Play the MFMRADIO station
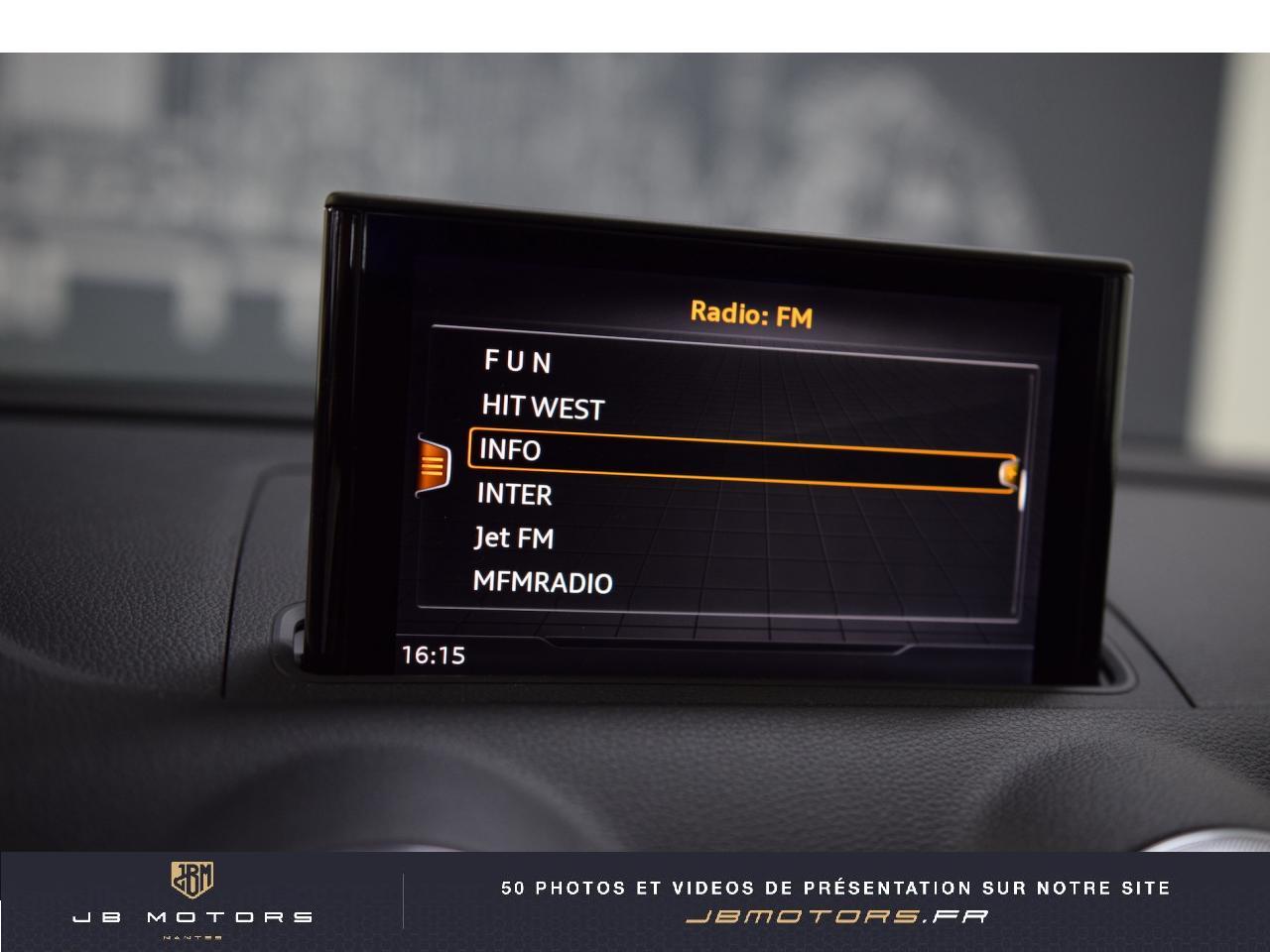The height and width of the screenshot is (952, 1270). 542,582
